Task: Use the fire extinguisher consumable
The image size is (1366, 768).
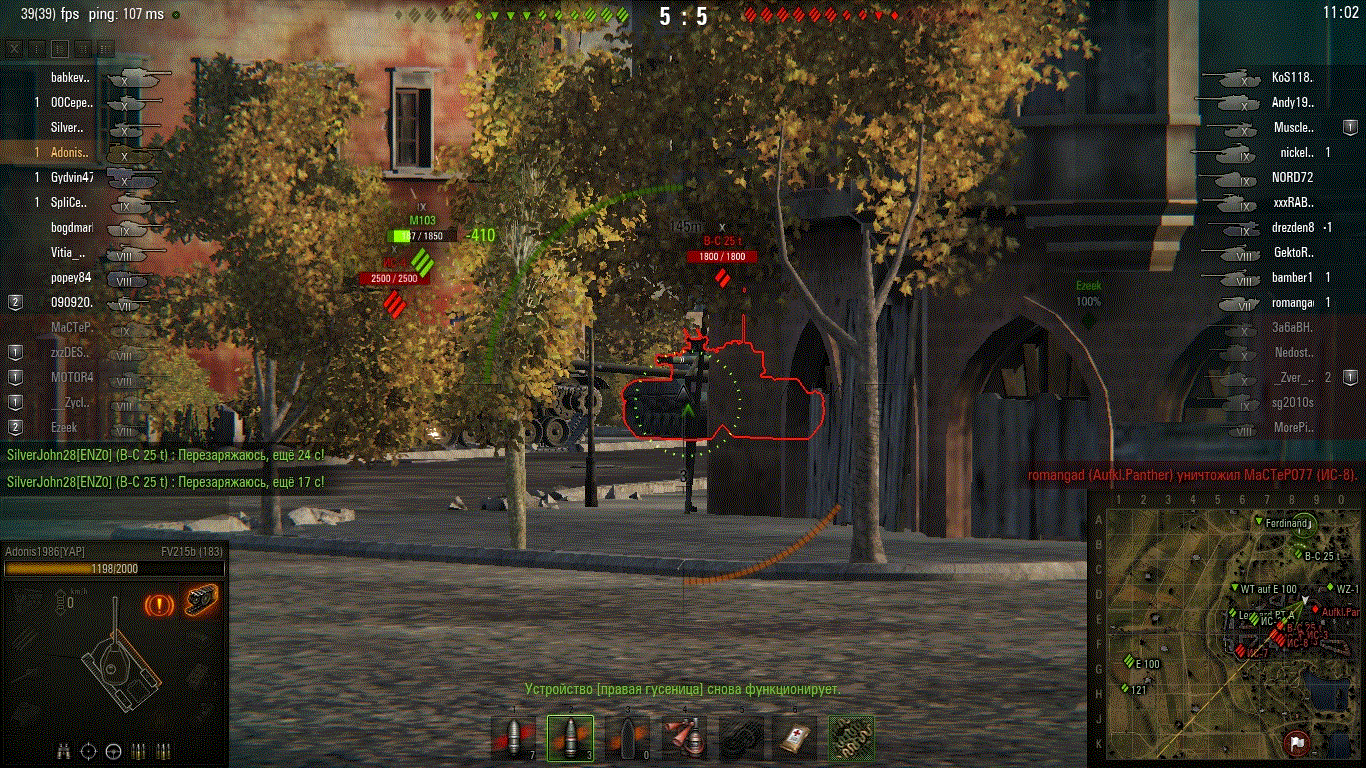Action: [684, 738]
